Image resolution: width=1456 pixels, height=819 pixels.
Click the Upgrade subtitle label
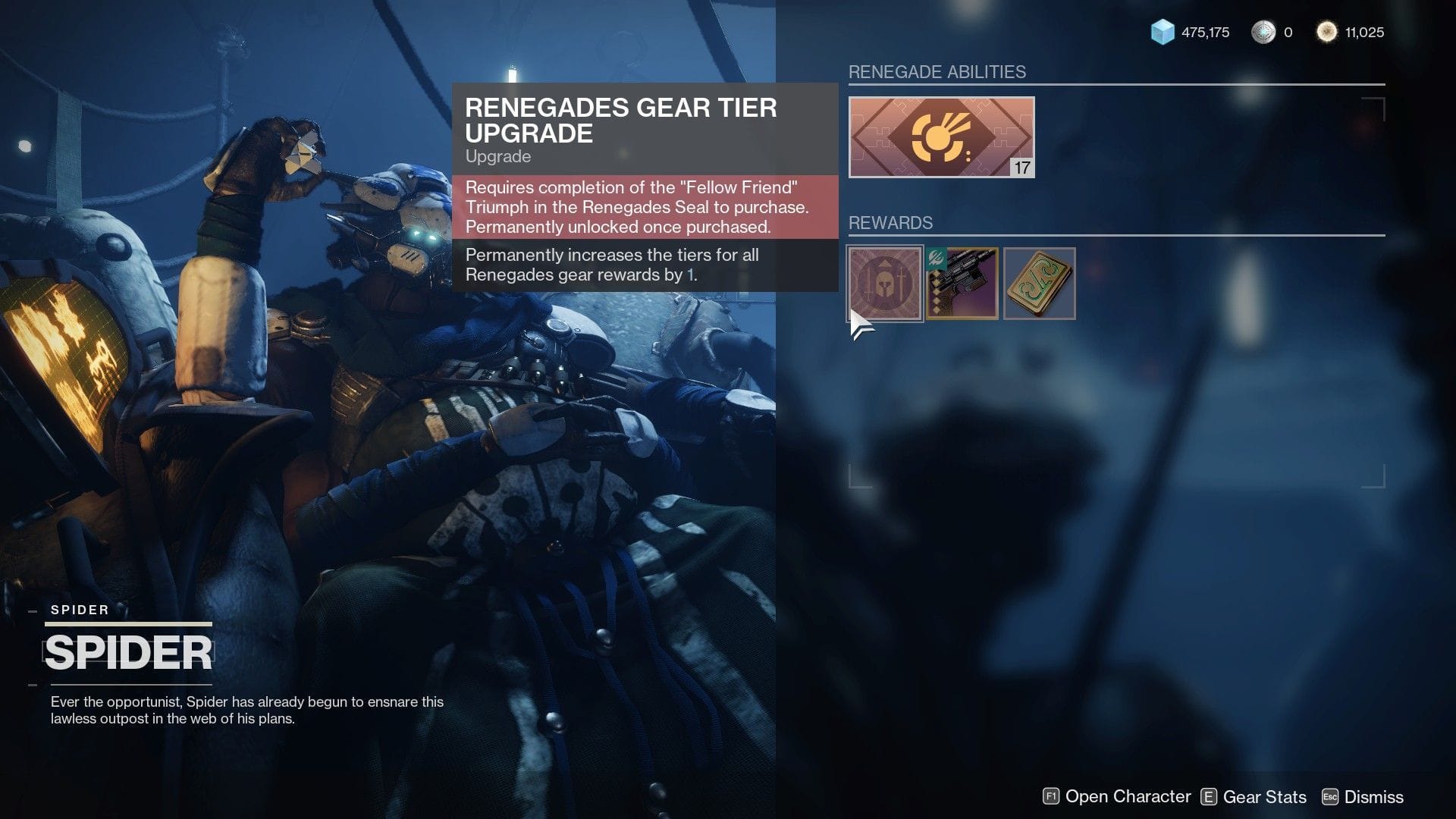pos(497,157)
